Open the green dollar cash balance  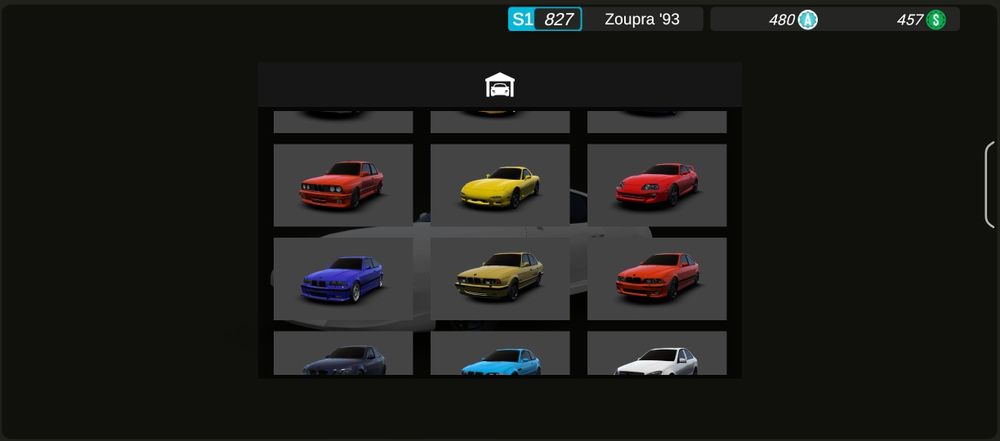click(921, 19)
